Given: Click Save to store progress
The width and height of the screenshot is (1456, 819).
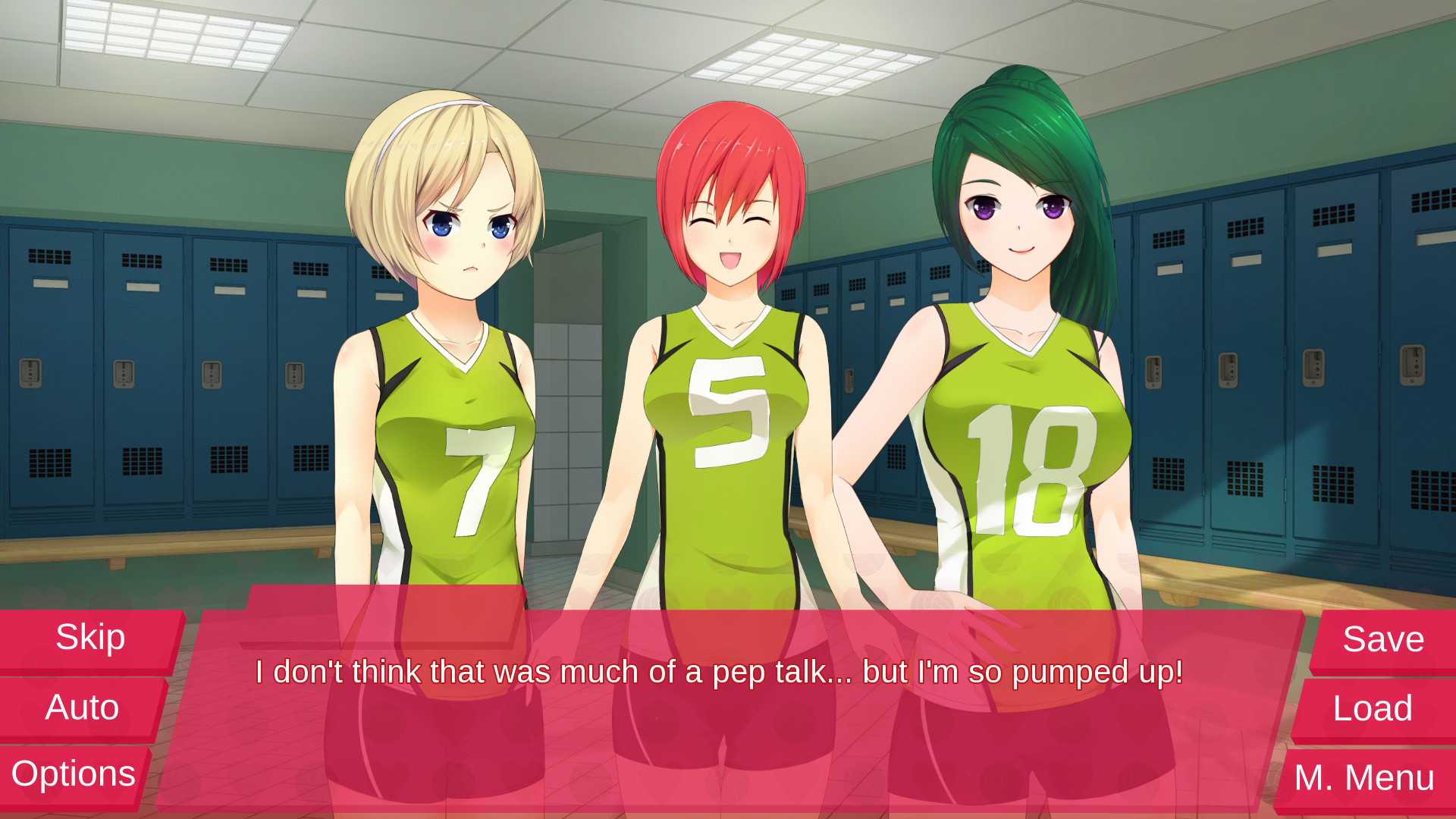Looking at the screenshot, I should [x=1382, y=639].
